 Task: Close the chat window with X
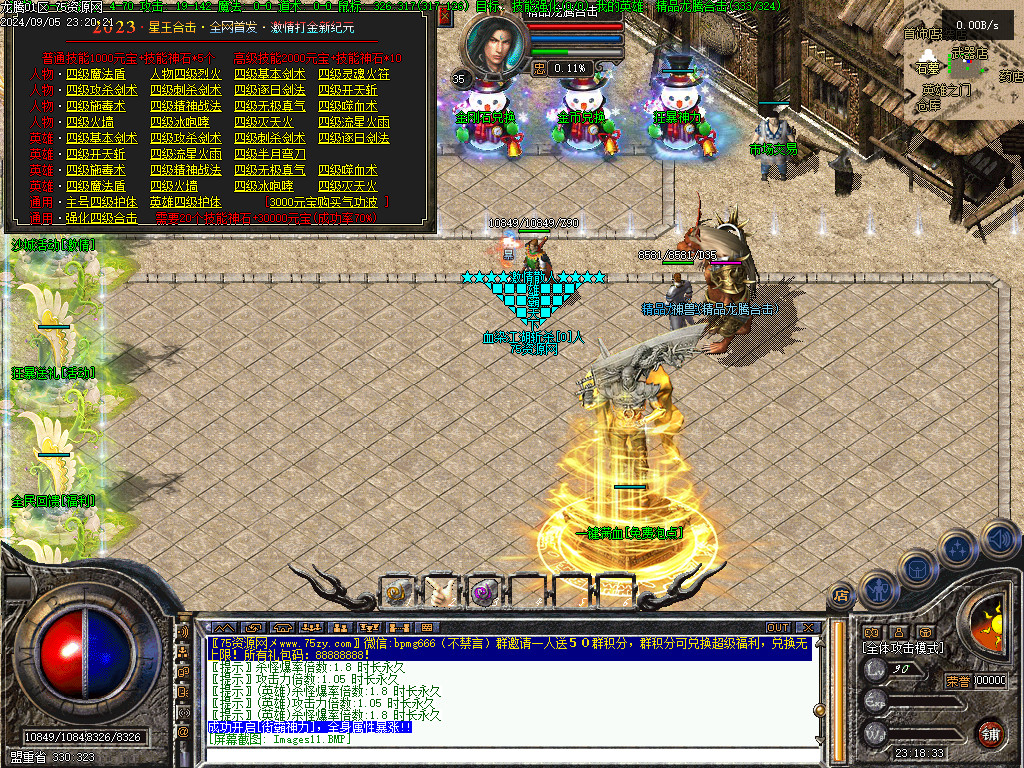[808, 628]
